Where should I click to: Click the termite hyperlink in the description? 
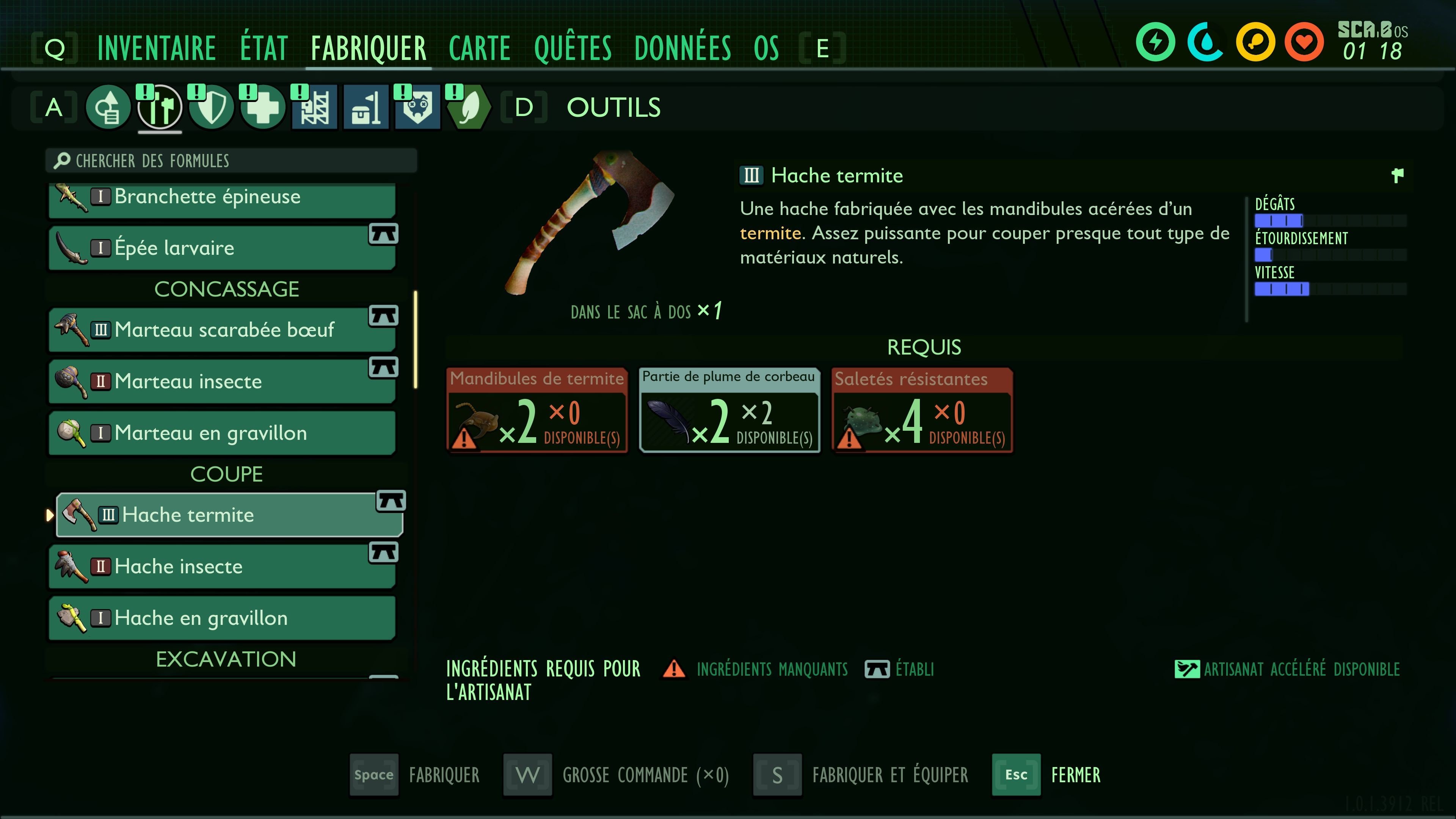point(770,233)
